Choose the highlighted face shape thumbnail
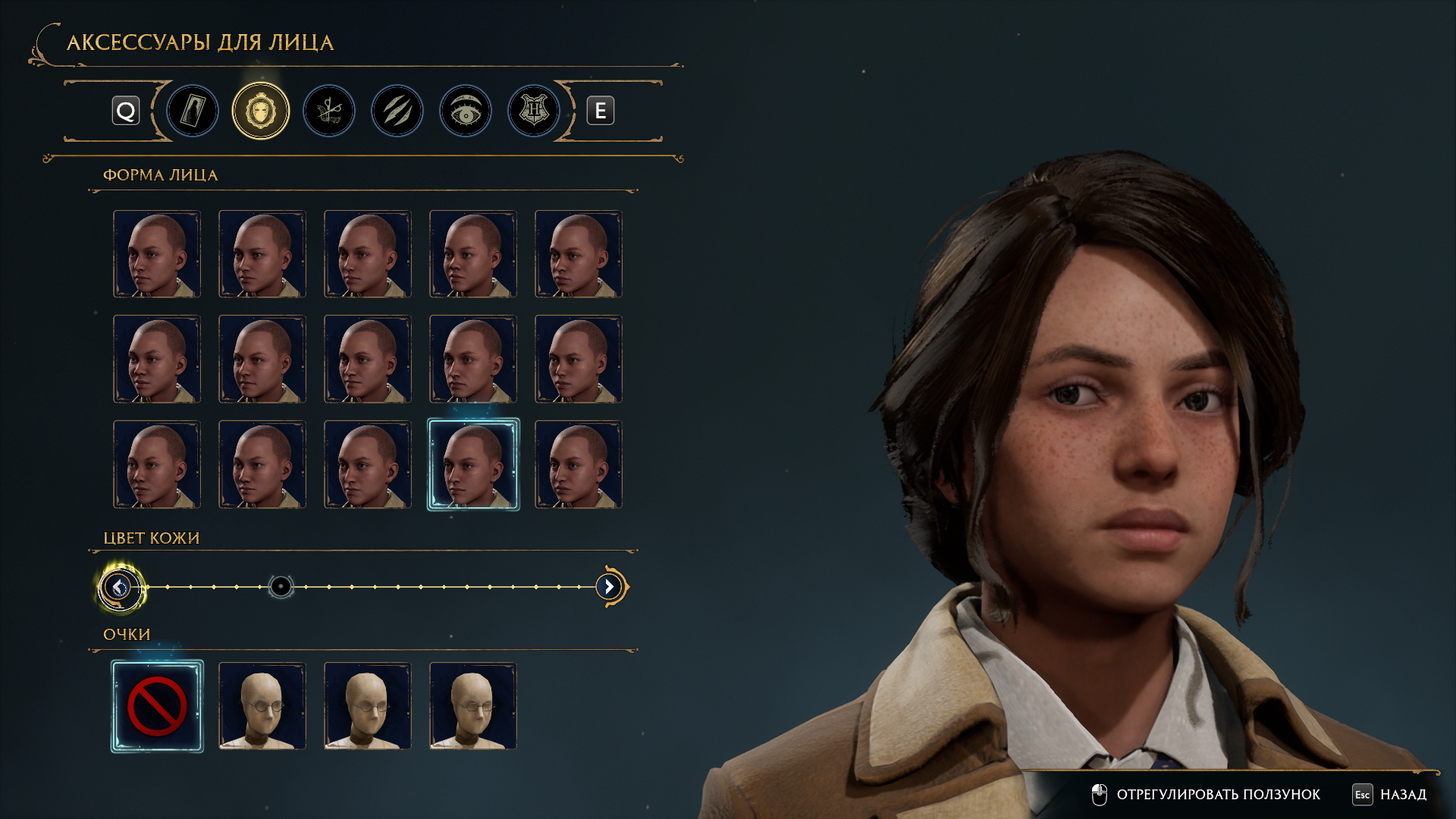The image size is (1456, 819). pyautogui.click(x=473, y=464)
